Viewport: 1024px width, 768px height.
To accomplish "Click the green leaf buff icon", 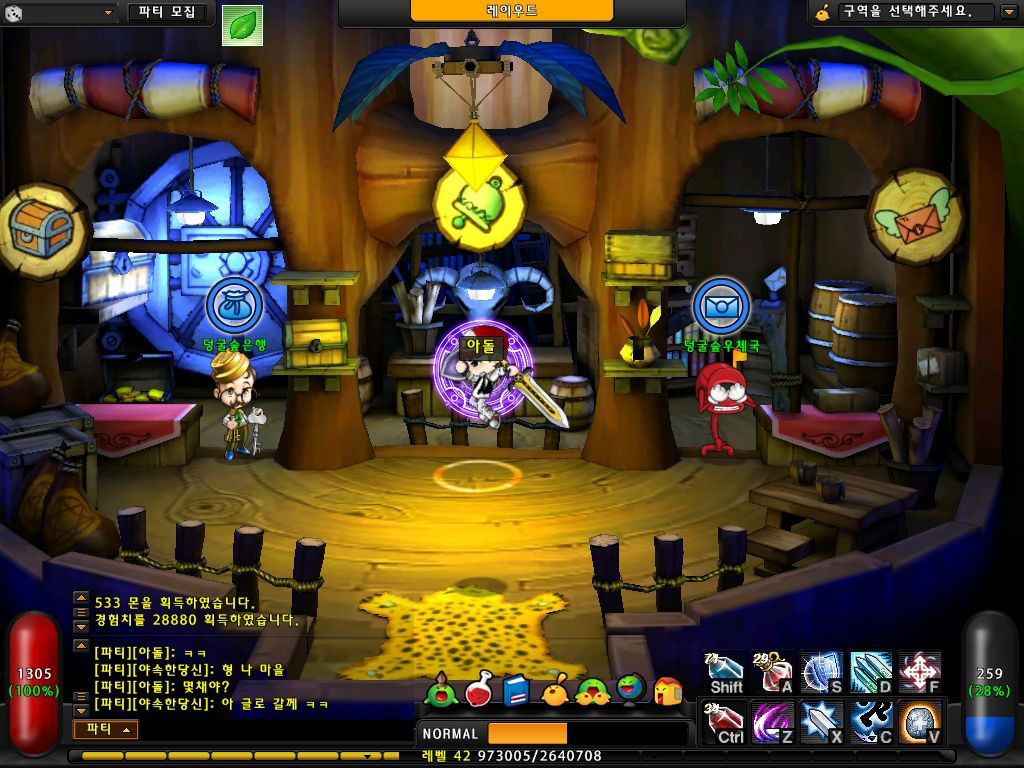I will coord(241,25).
